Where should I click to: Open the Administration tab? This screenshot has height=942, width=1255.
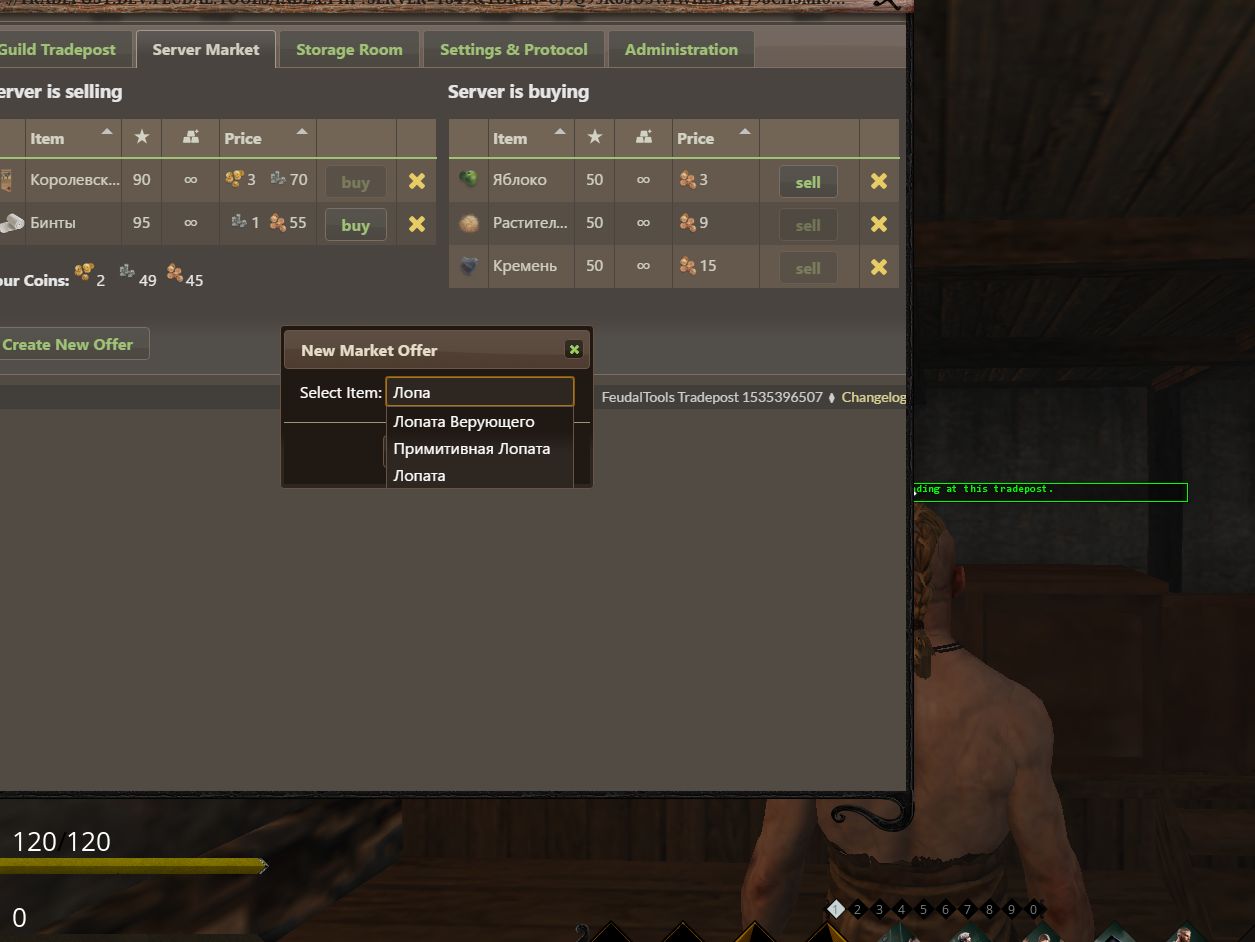681,49
